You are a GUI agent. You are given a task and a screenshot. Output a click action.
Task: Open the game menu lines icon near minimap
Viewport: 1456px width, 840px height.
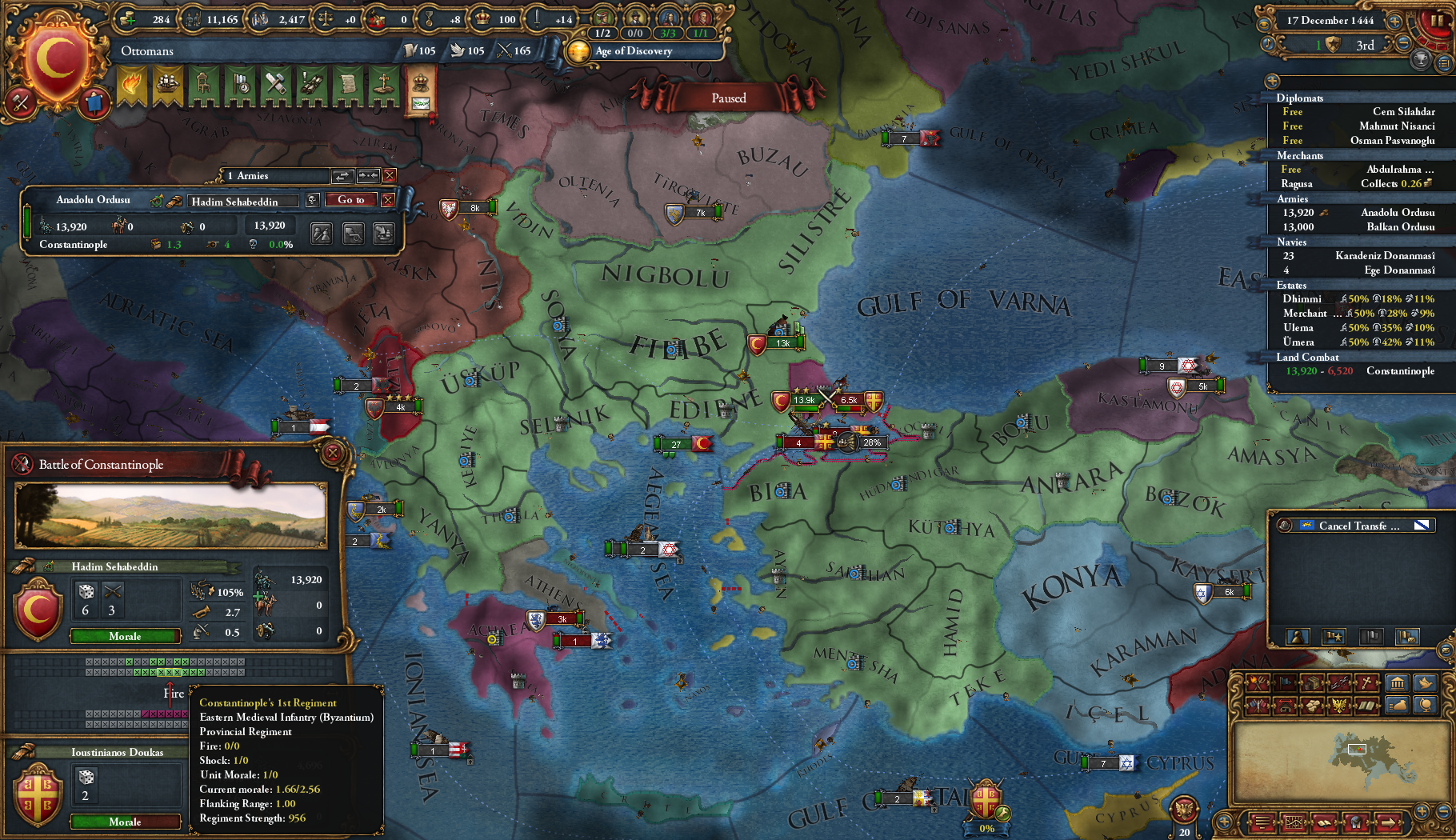click(x=1262, y=822)
